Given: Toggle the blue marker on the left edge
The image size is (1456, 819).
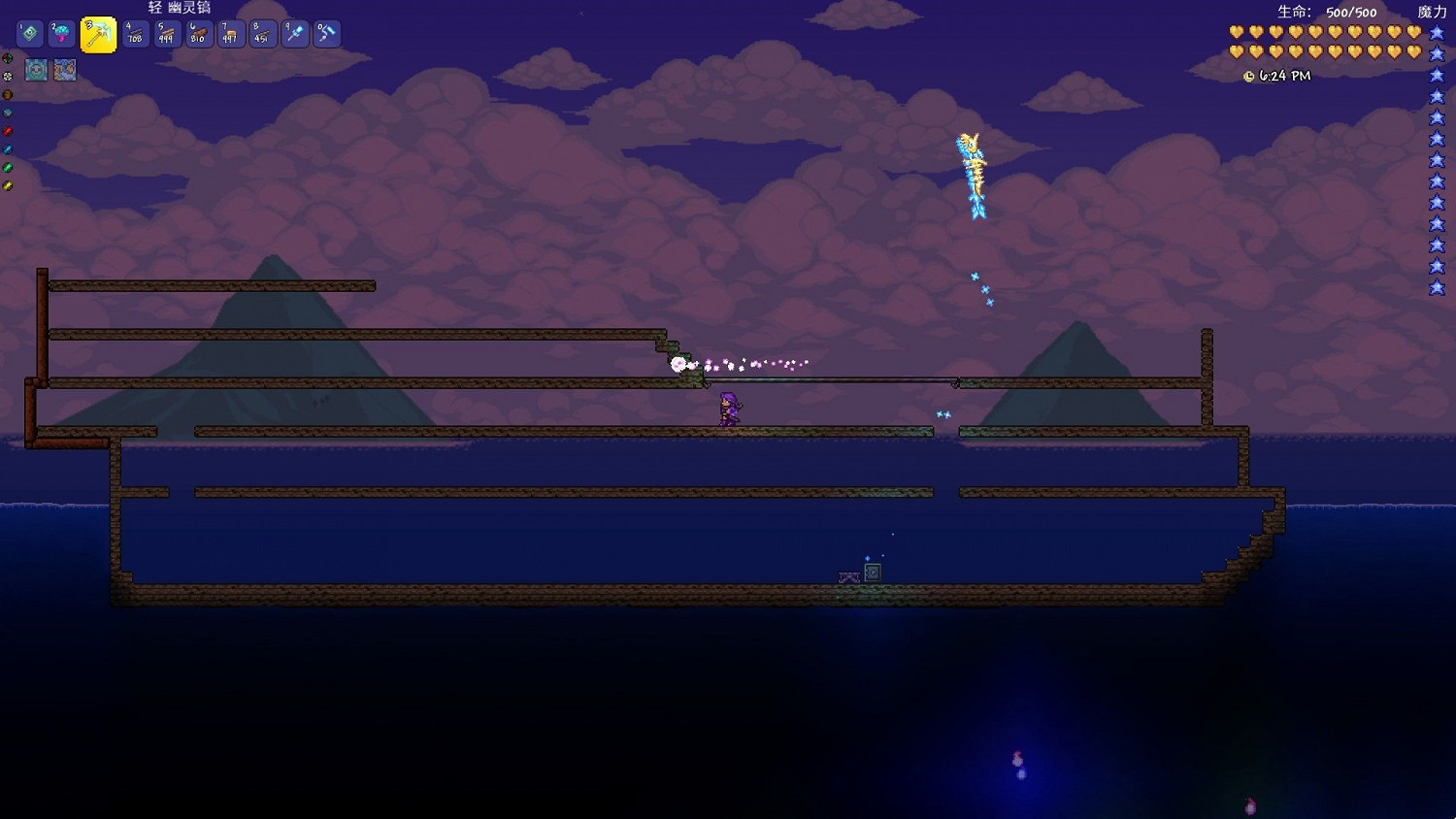Looking at the screenshot, I should point(7,147).
